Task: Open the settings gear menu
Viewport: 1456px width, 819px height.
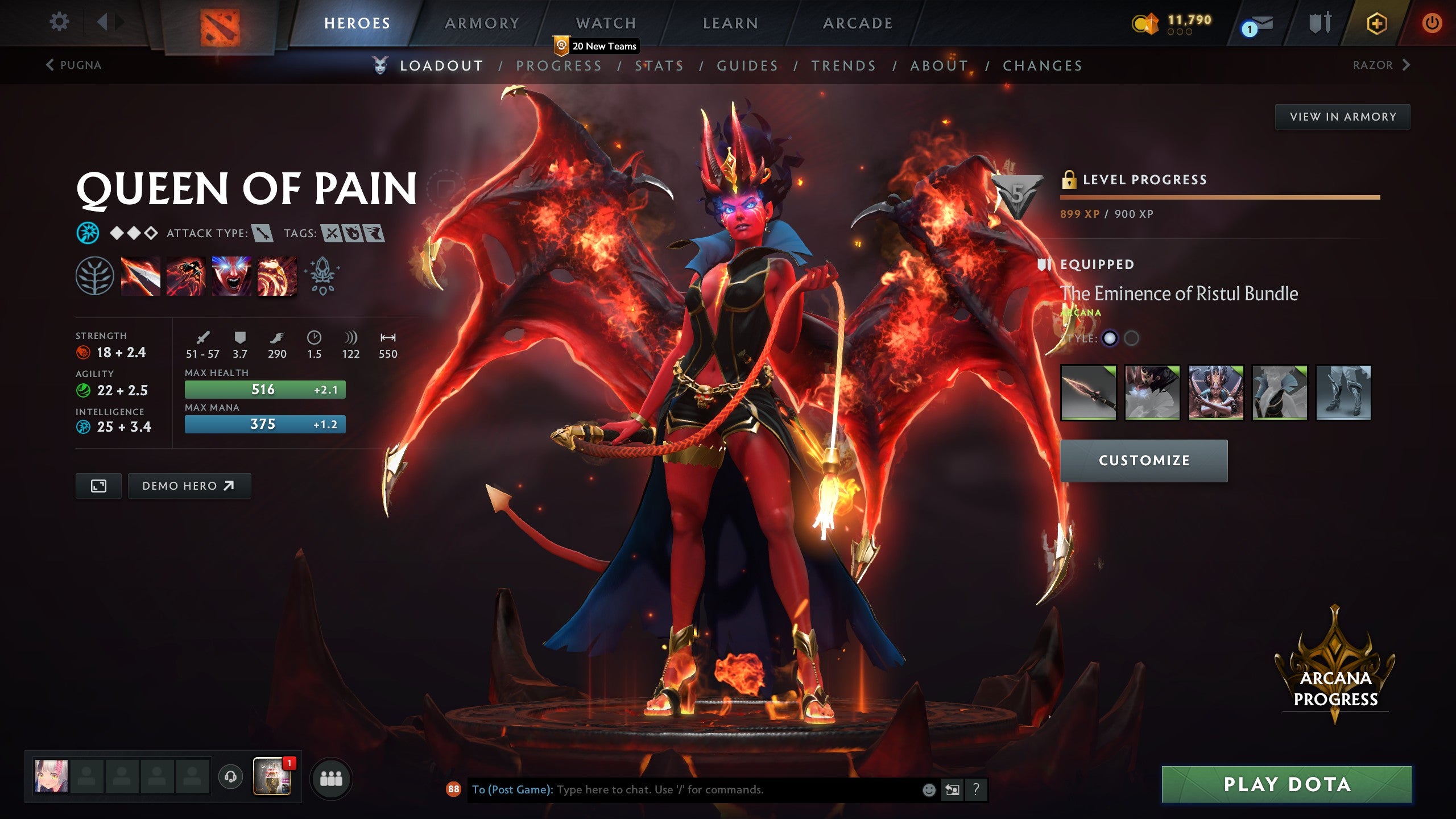Action: point(59,22)
